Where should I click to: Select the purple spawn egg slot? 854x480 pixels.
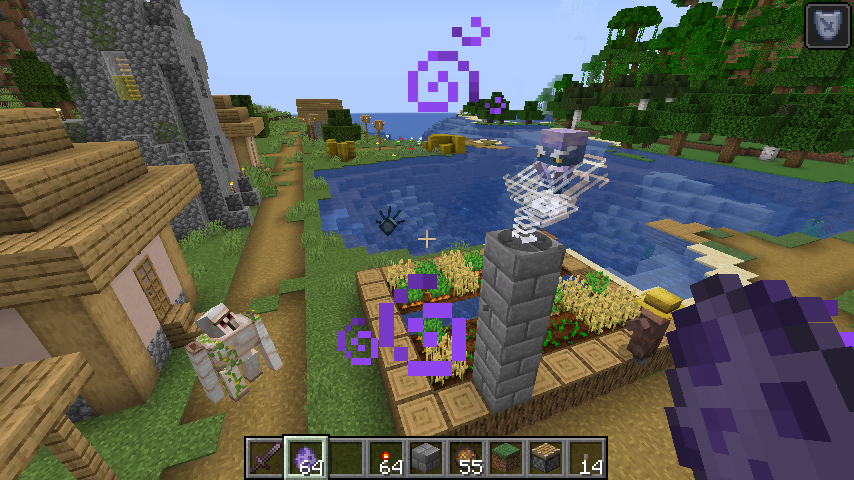306,458
